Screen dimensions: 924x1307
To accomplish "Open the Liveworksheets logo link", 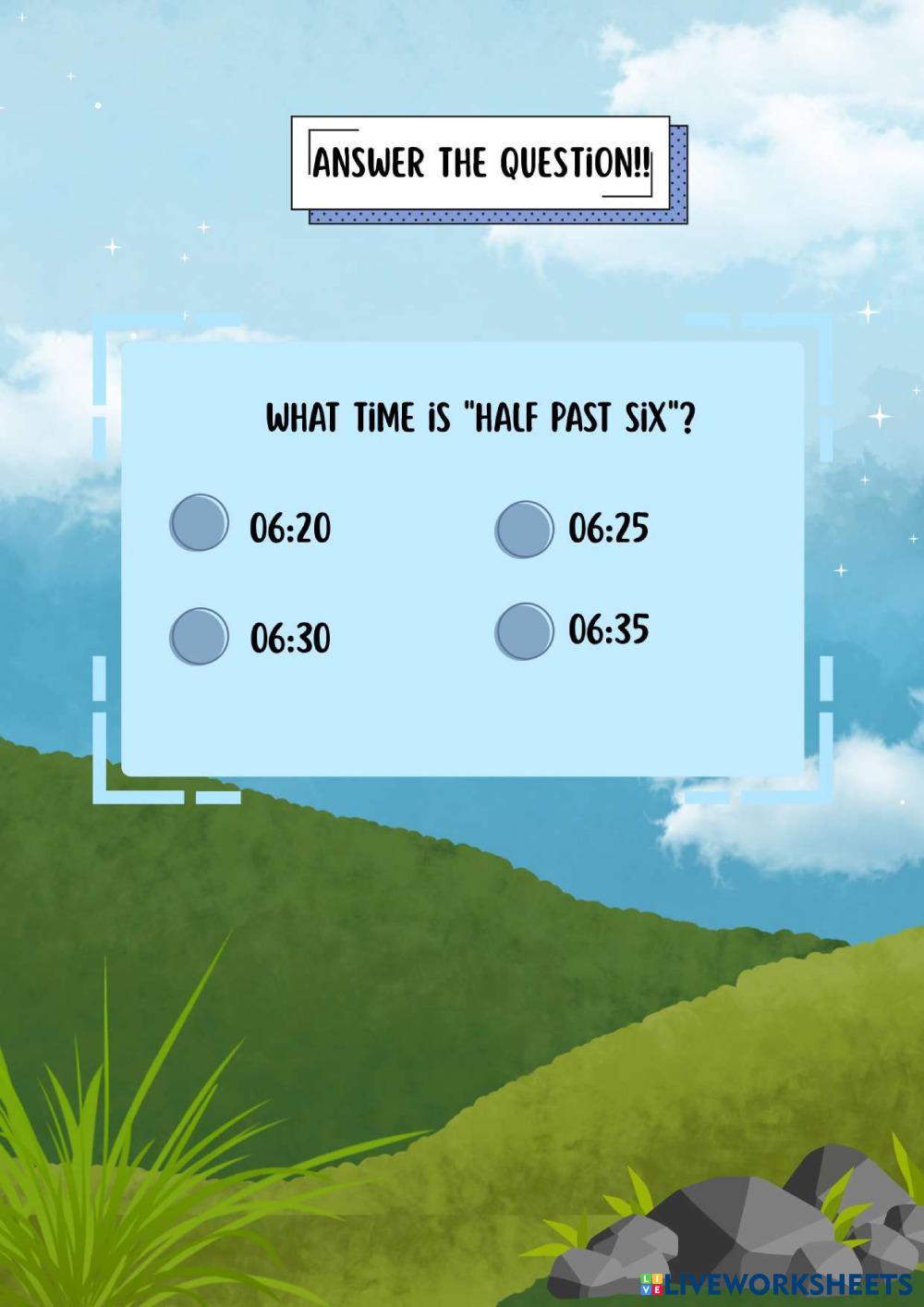I will (x=775, y=1284).
